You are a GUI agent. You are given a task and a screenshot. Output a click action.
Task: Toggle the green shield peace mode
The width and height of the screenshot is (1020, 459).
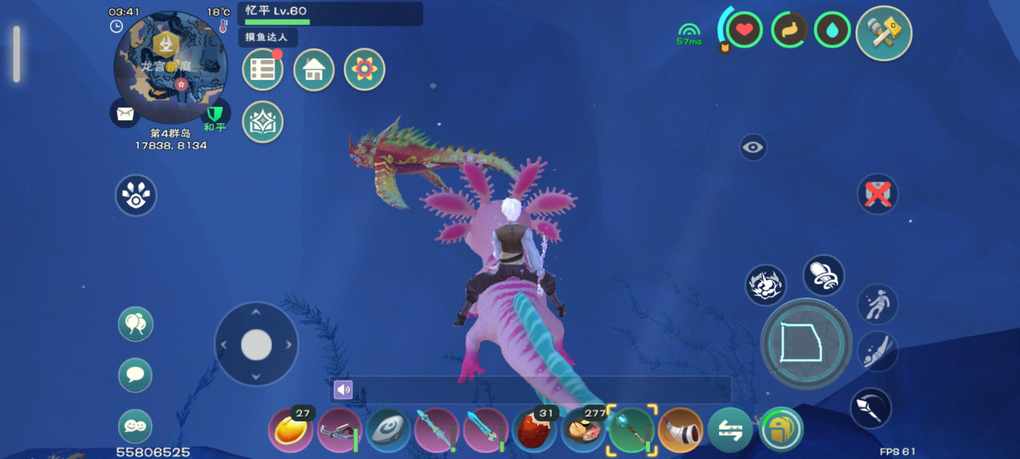tap(215, 113)
